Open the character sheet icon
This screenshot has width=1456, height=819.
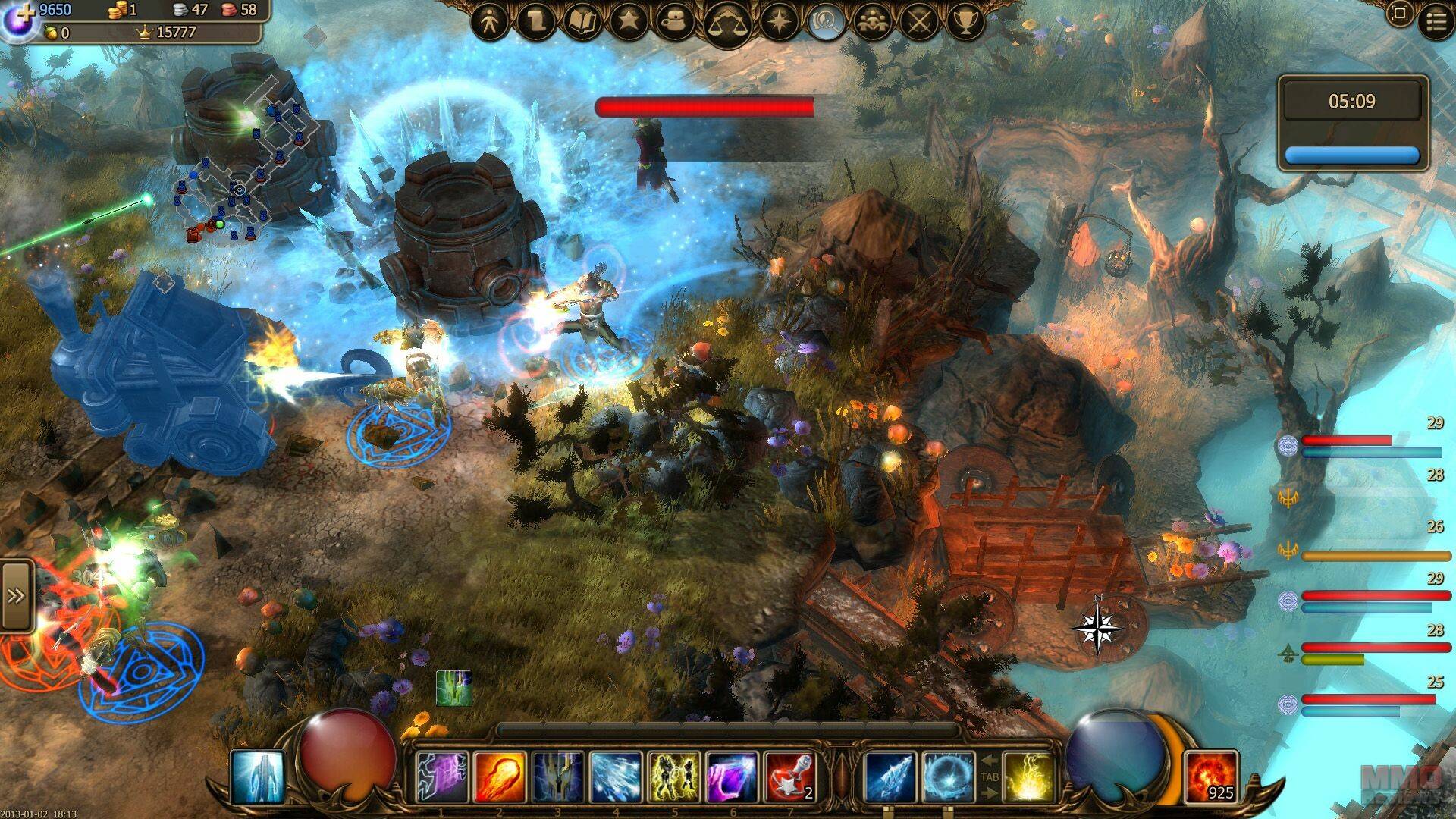tap(490, 23)
